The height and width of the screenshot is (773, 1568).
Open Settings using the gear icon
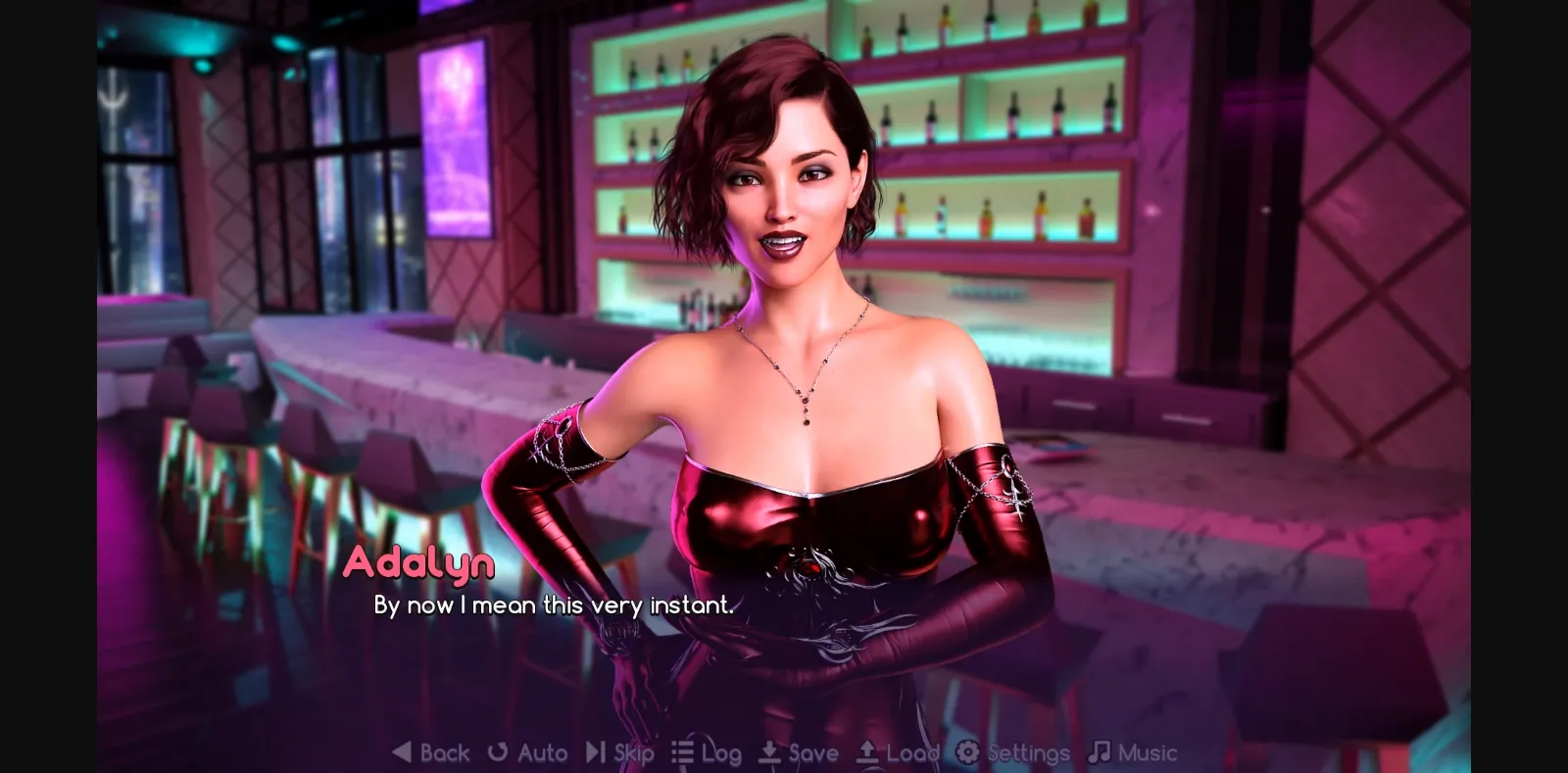point(966,752)
